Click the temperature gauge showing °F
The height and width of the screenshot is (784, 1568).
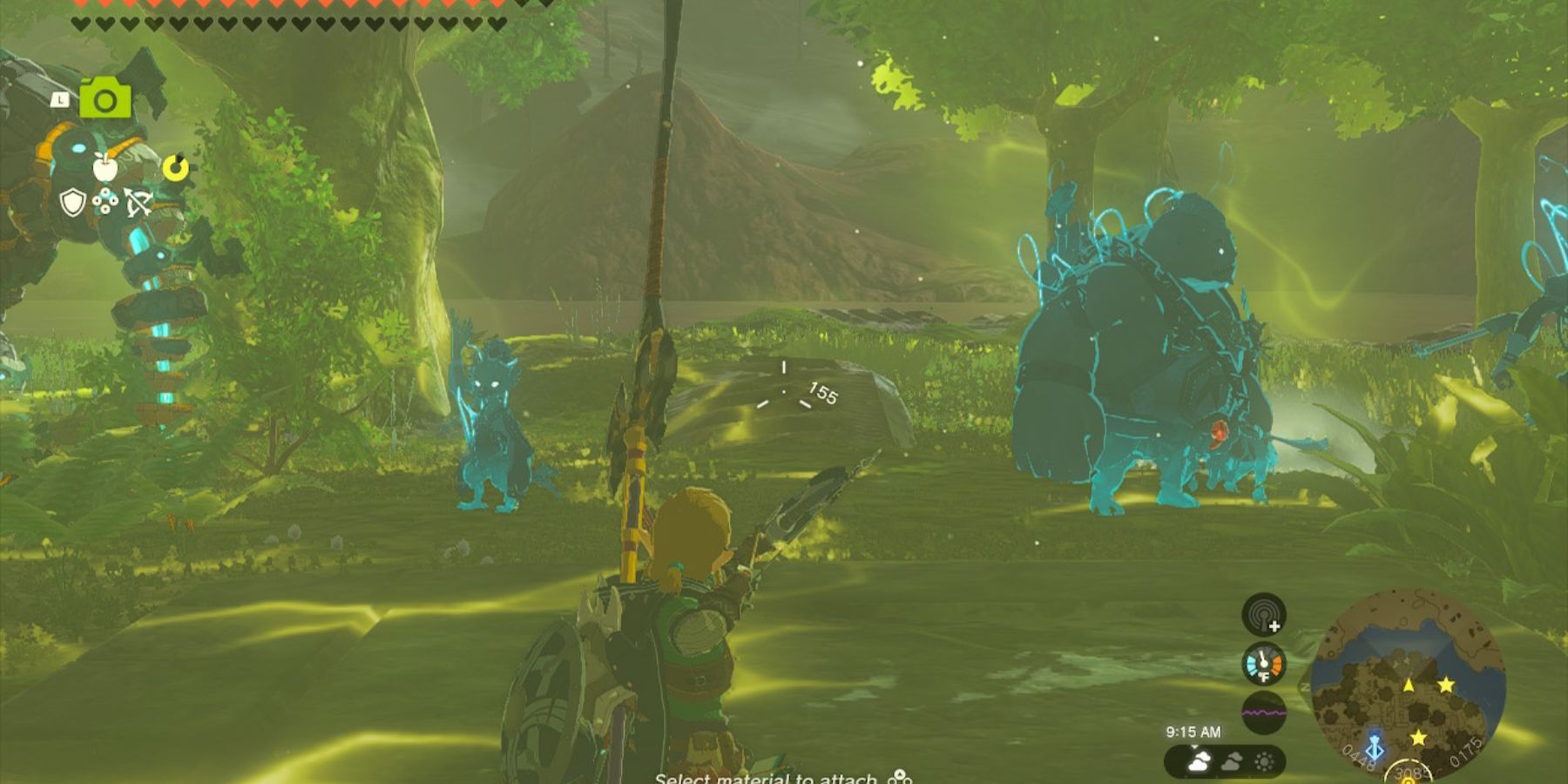coord(1263,663)
